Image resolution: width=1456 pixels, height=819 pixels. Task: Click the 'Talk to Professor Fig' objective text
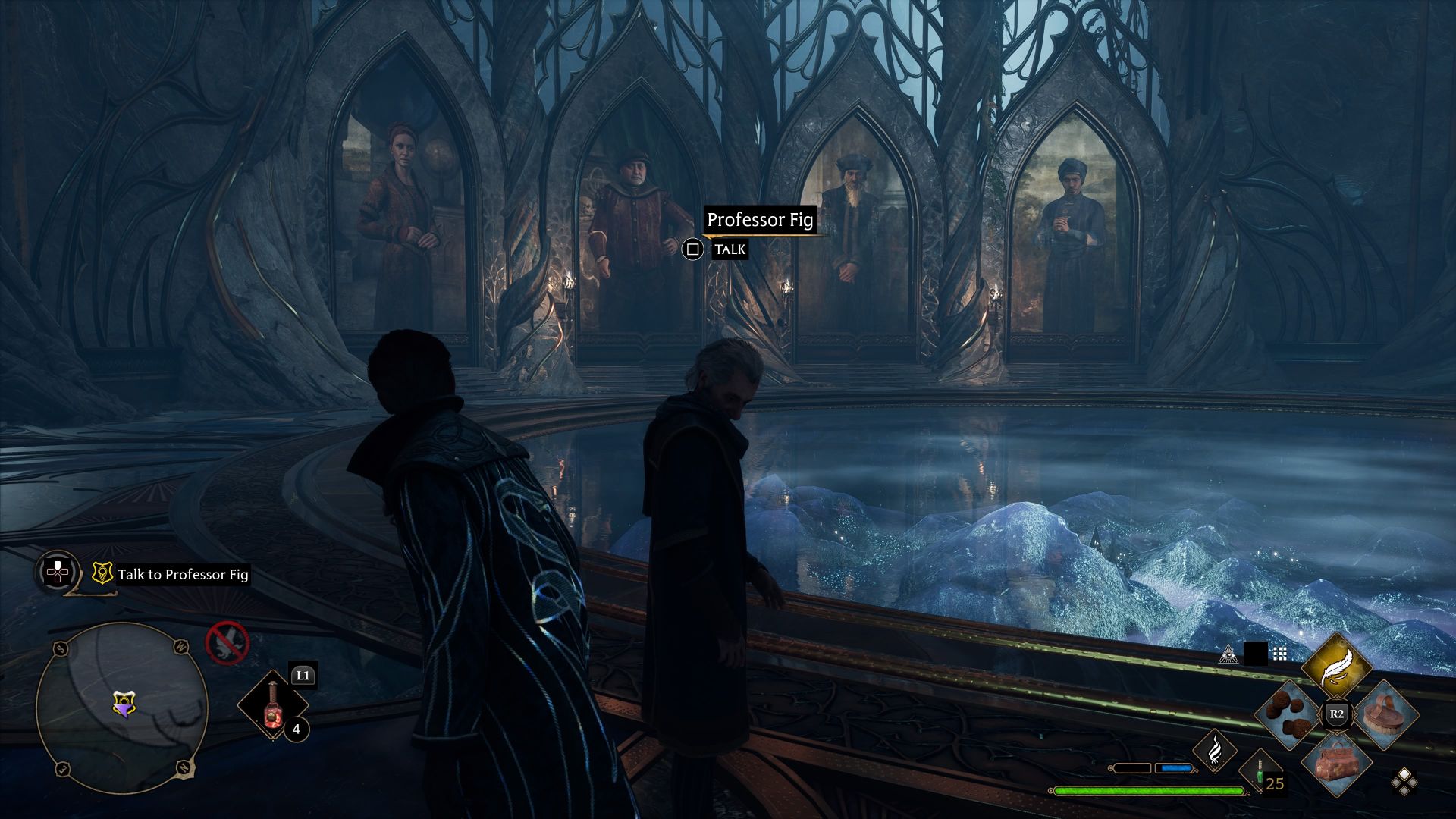click(x=183, y=575)
